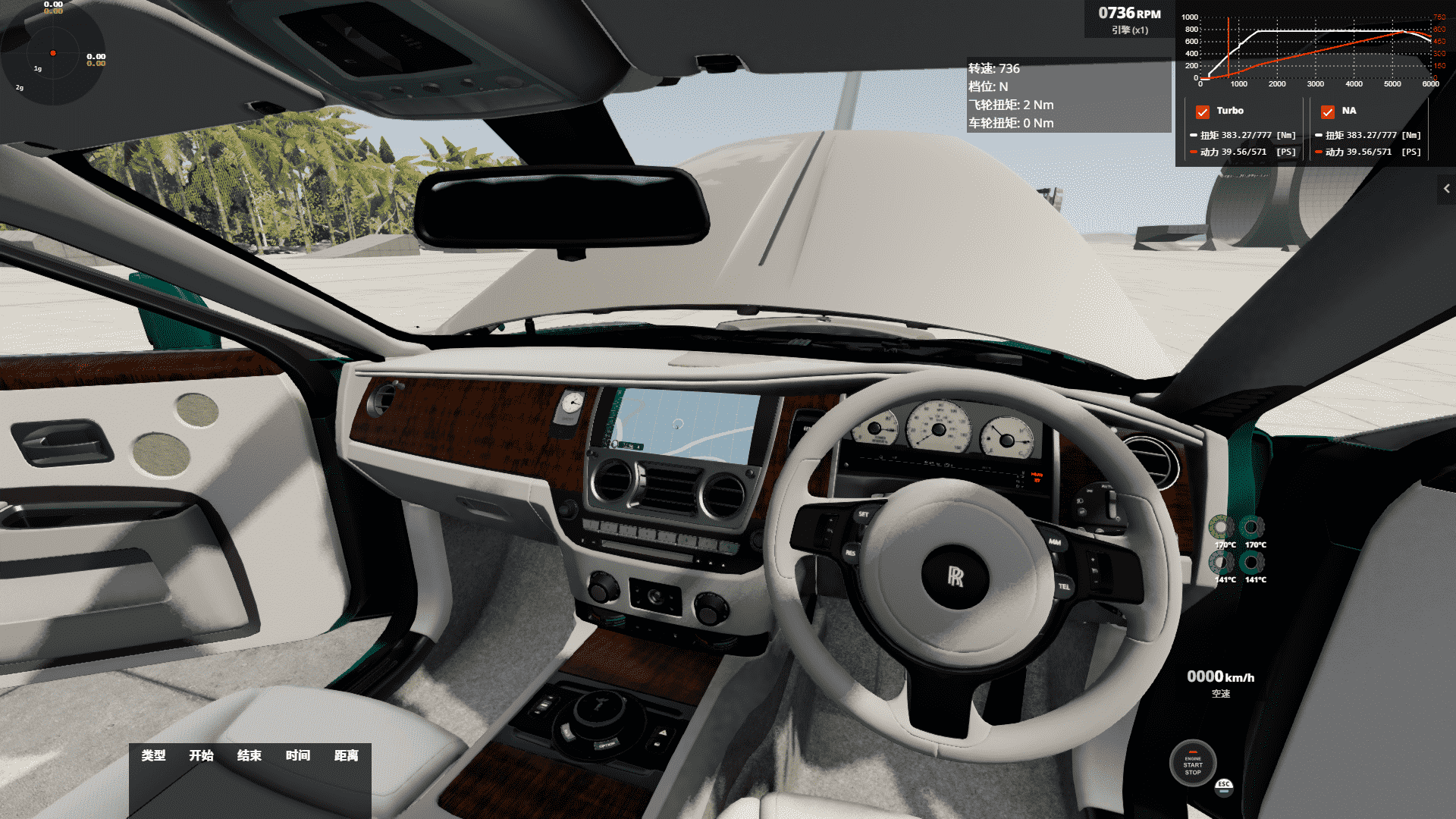Click the Engine Start Stop button

tap(1193, 764)
